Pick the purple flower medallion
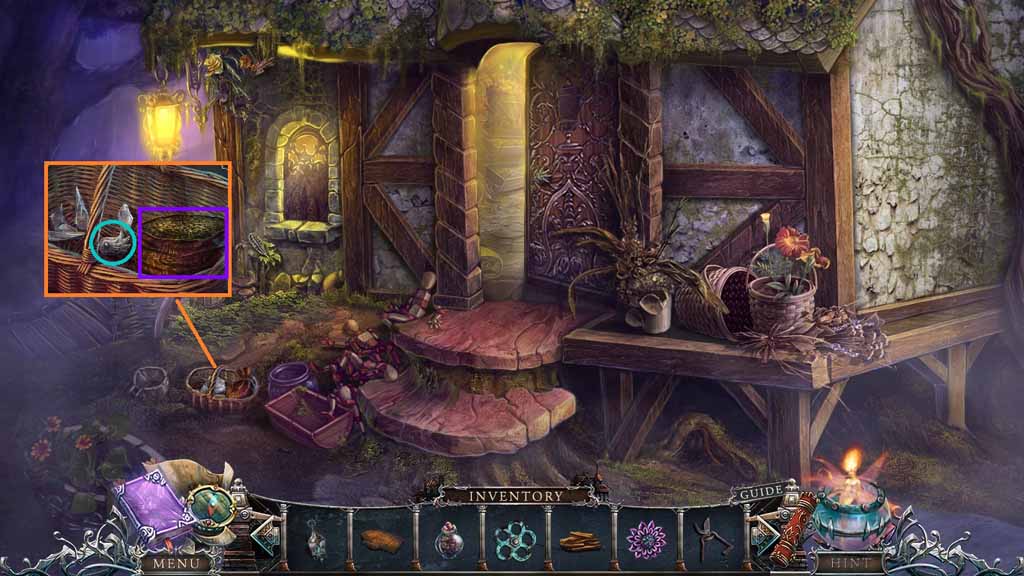 [x=646, y=540]
